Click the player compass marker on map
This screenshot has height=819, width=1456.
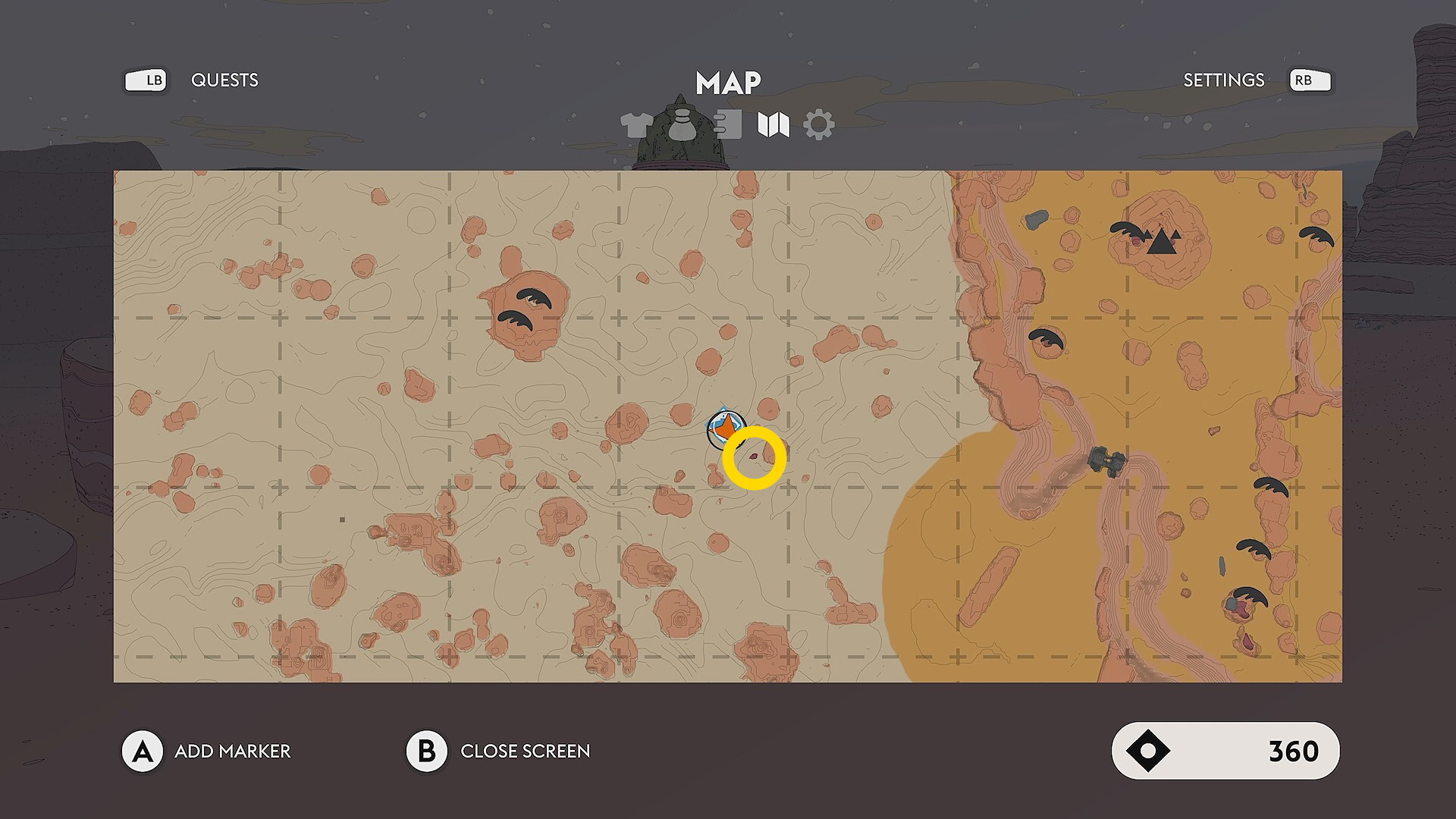pyautogui.click(x=726, y=428)
